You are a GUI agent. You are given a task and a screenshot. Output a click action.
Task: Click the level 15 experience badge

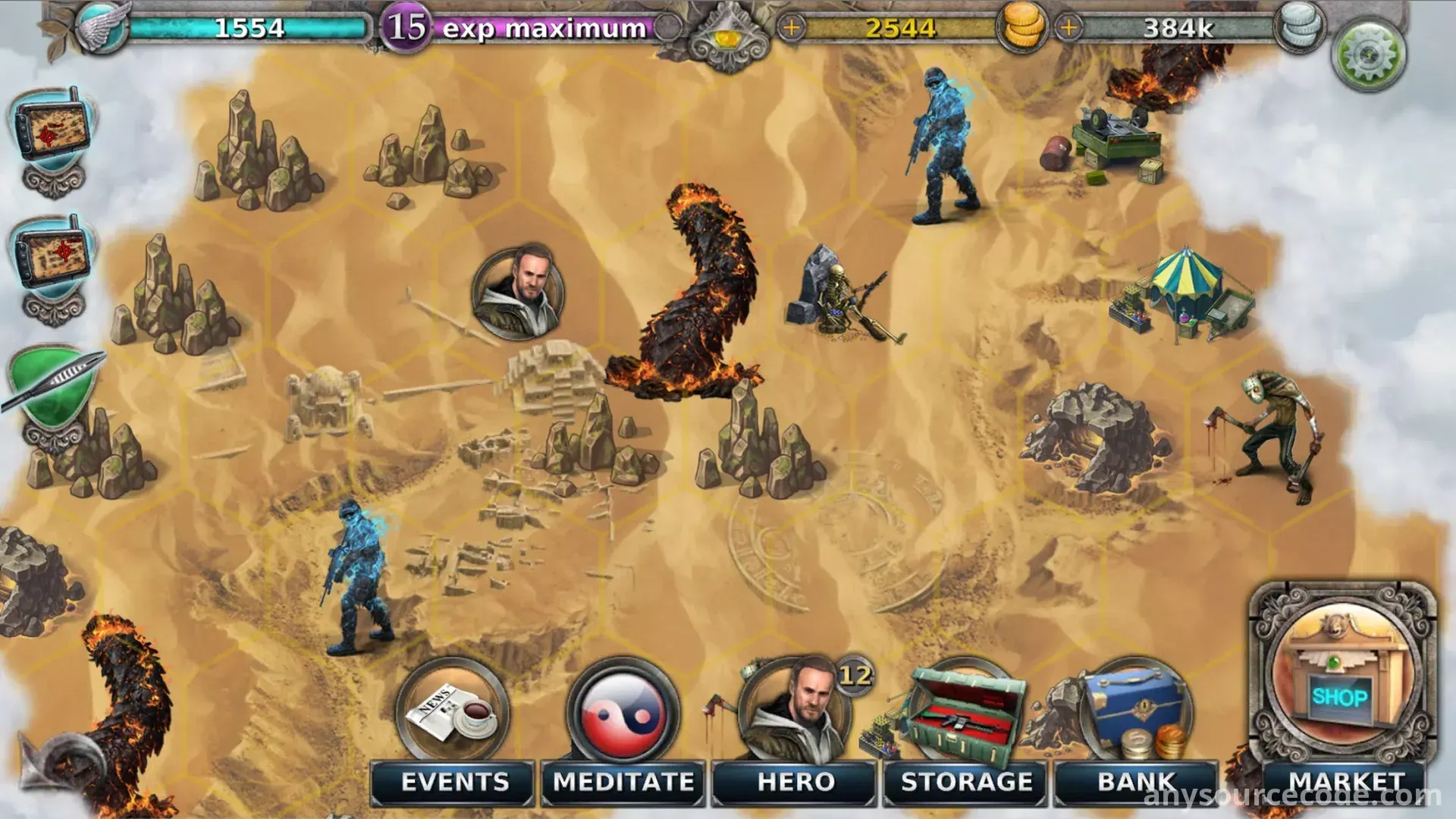tap(406, 28)
